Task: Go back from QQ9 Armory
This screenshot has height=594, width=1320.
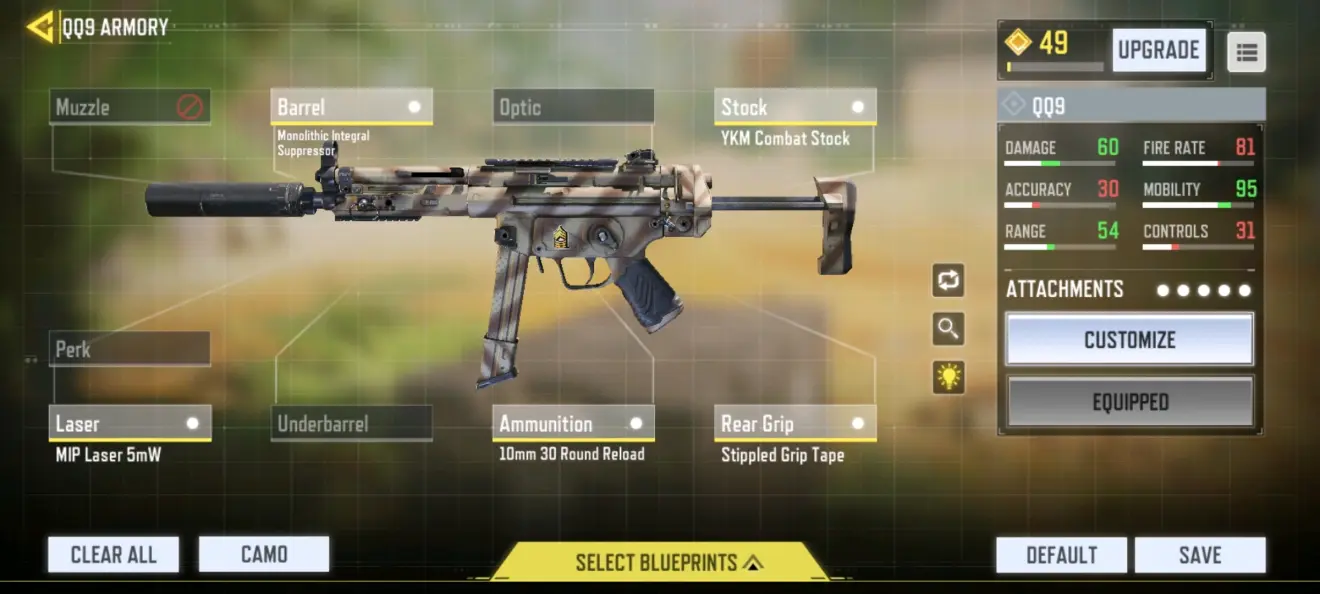Action: coord(40,27)
